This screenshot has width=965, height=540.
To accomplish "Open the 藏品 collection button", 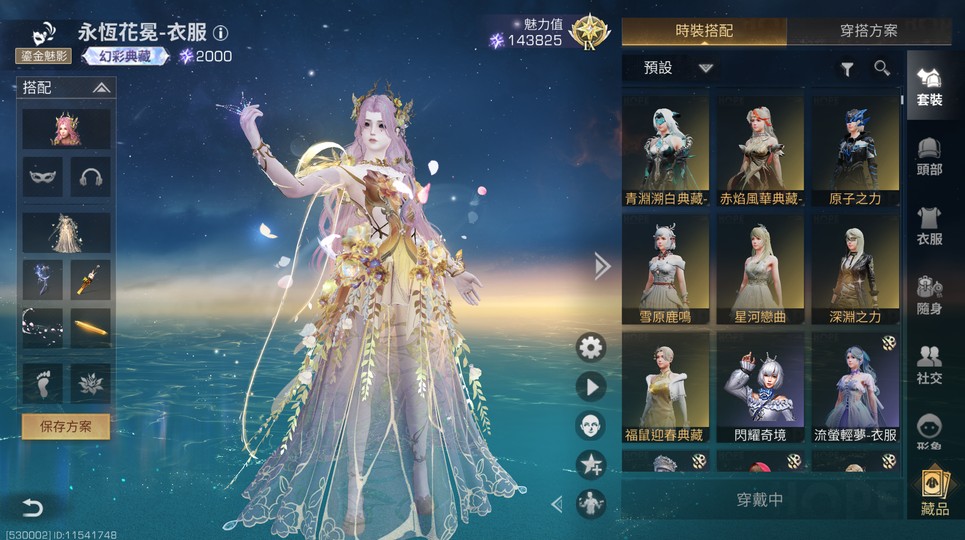I will (935, 493).
